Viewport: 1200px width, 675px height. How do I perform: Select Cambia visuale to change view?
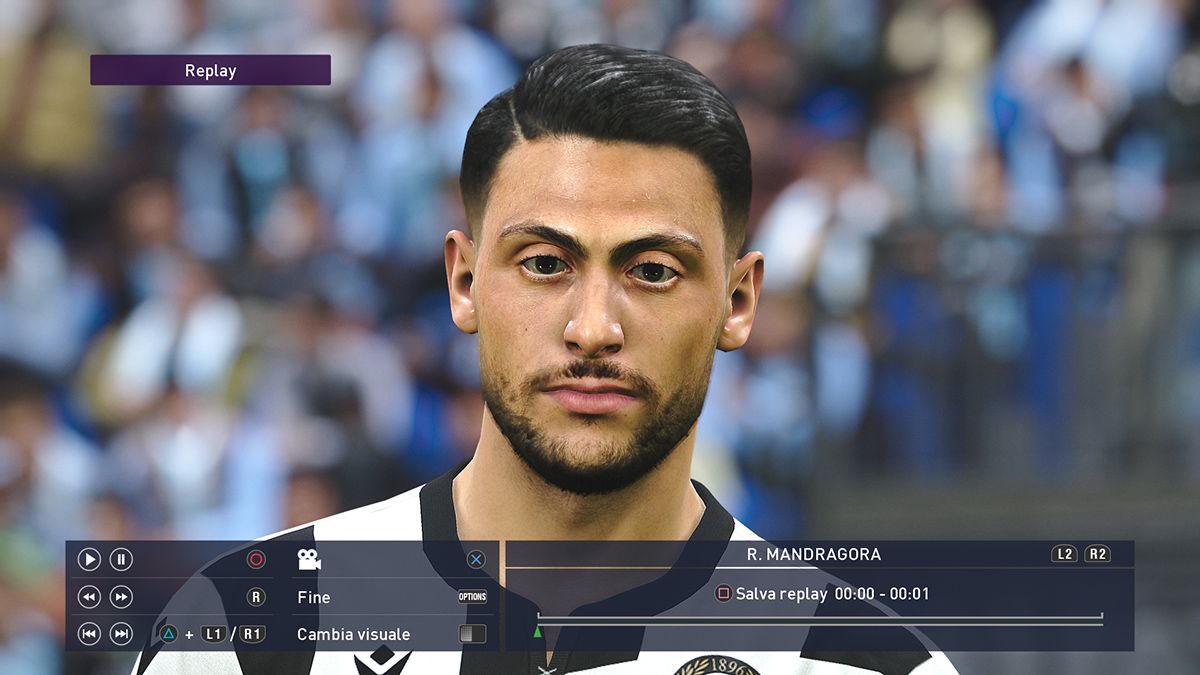[353, 634]
